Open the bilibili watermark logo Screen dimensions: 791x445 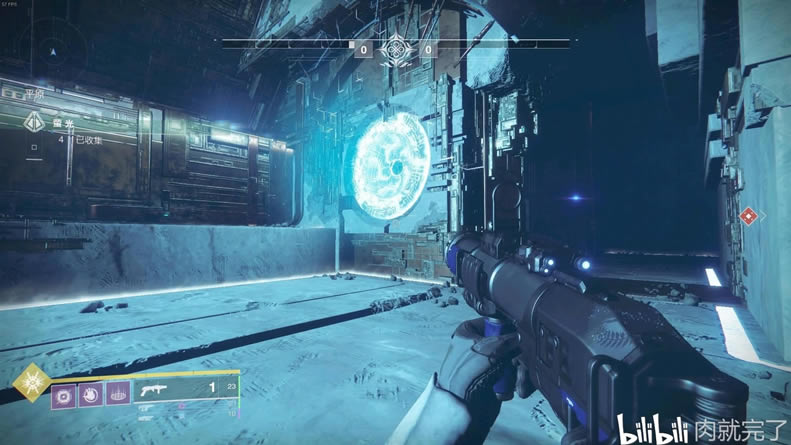coord(651,430)
